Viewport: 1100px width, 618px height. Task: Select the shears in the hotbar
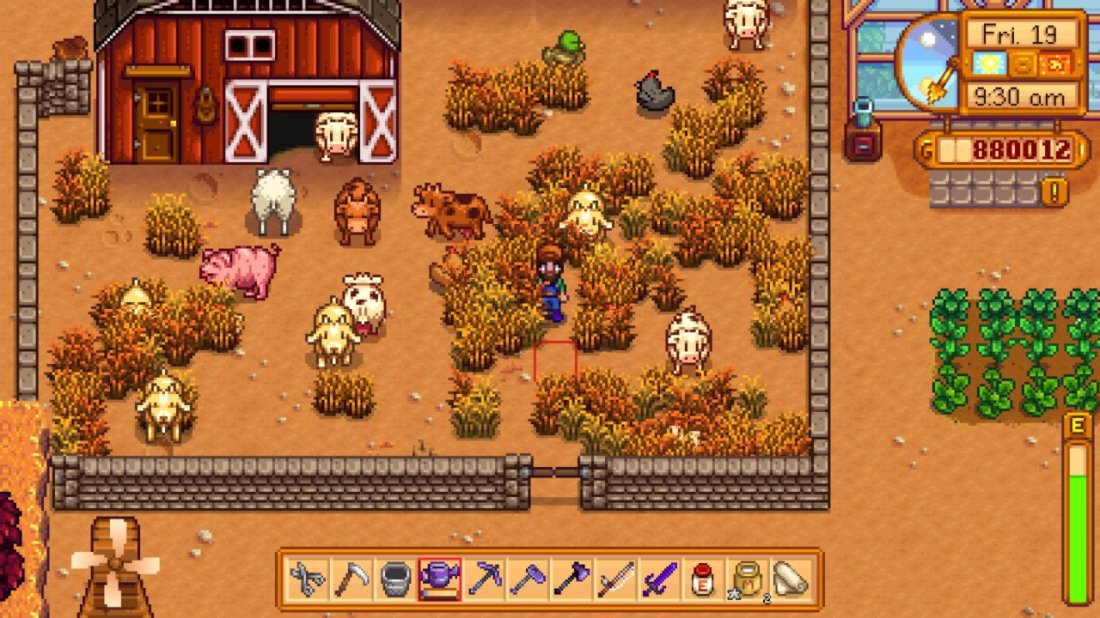point(307,579)
